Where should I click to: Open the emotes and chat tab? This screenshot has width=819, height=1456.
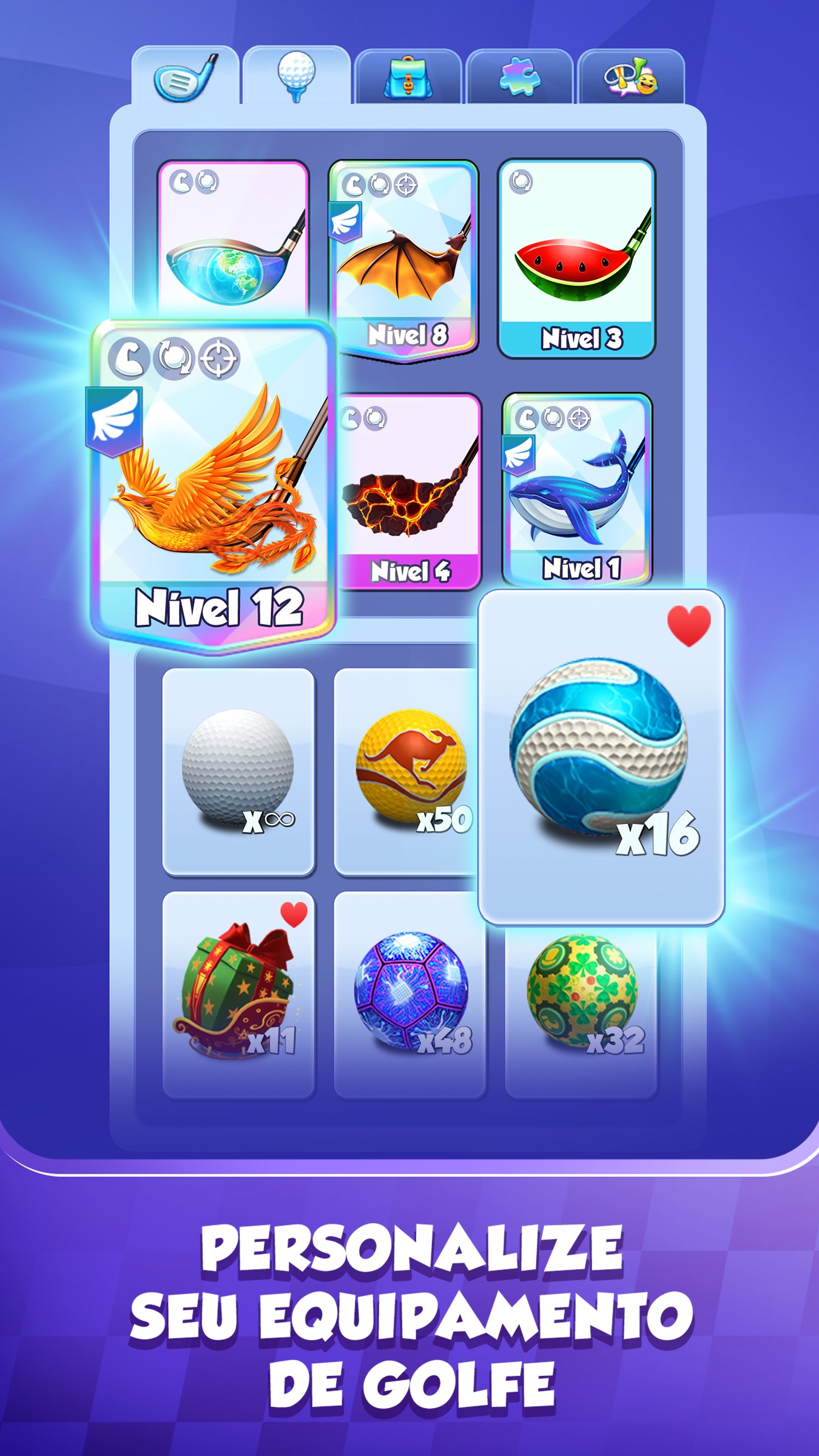pos(633,76)
